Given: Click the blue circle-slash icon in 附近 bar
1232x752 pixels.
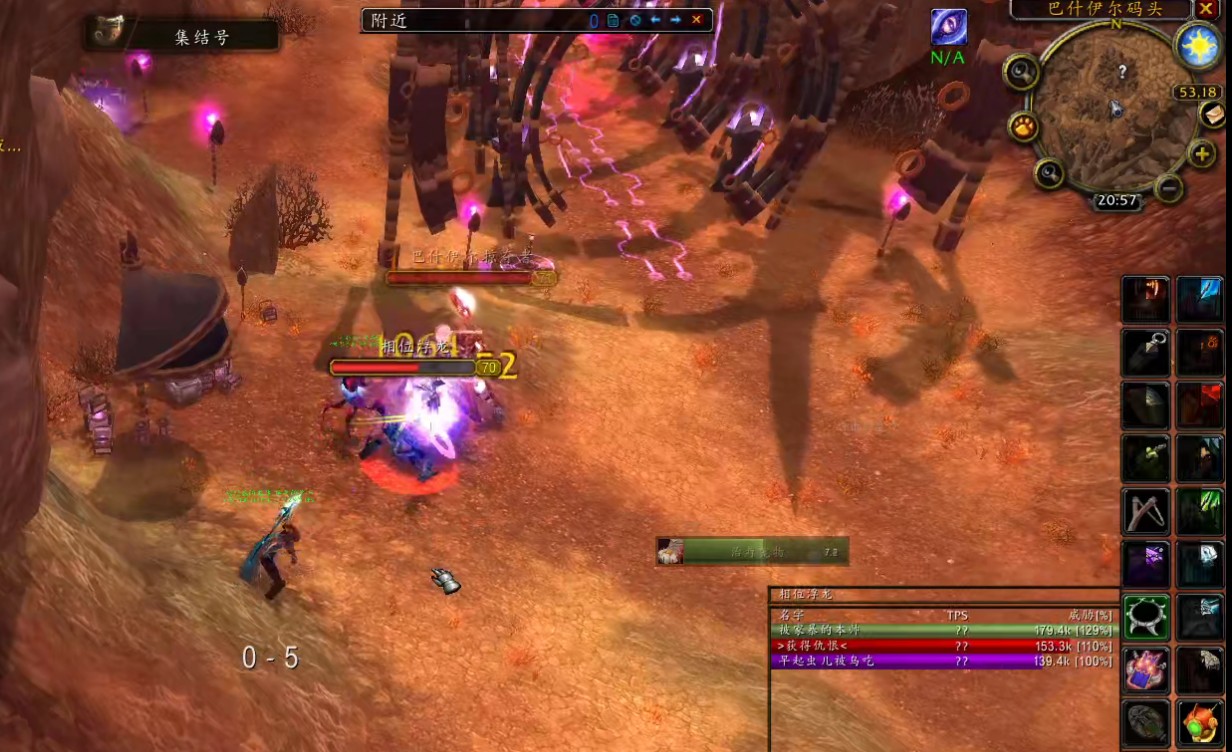Looking at the screenshot, I should (635, 20).
